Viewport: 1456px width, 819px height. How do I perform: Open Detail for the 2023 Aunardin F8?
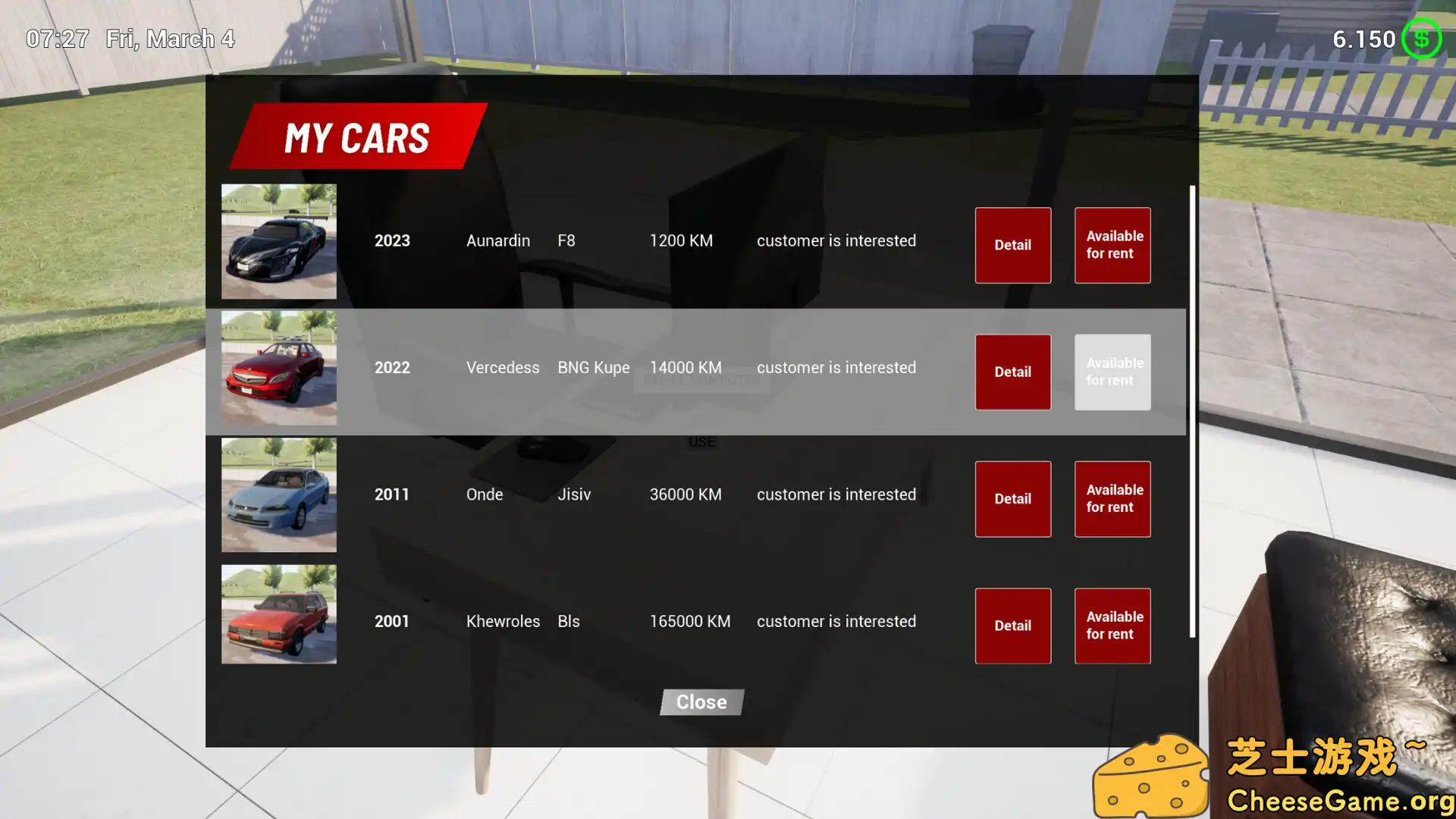point(1012,245)
